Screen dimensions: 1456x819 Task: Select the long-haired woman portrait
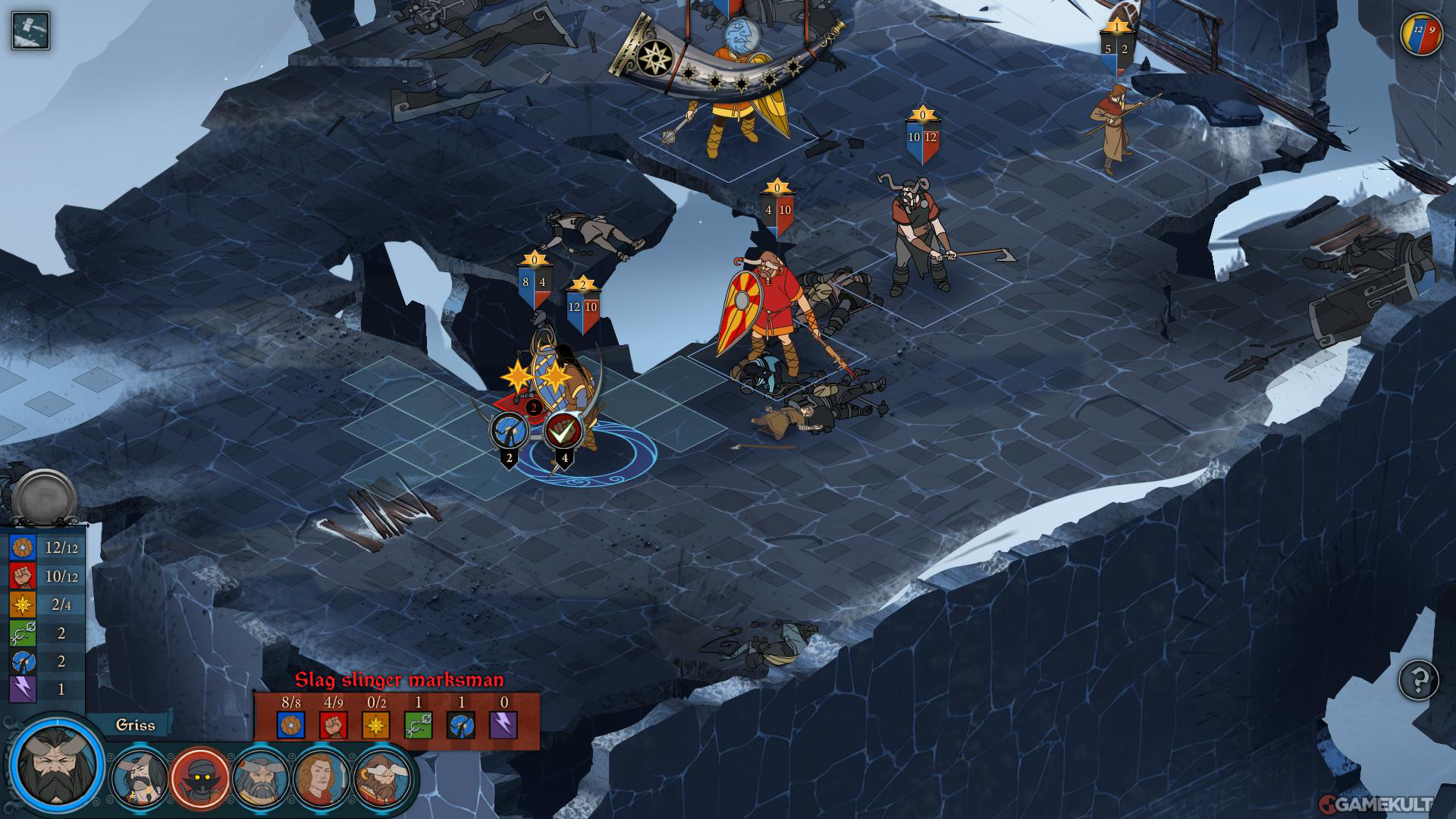click(x=322, y=778)
